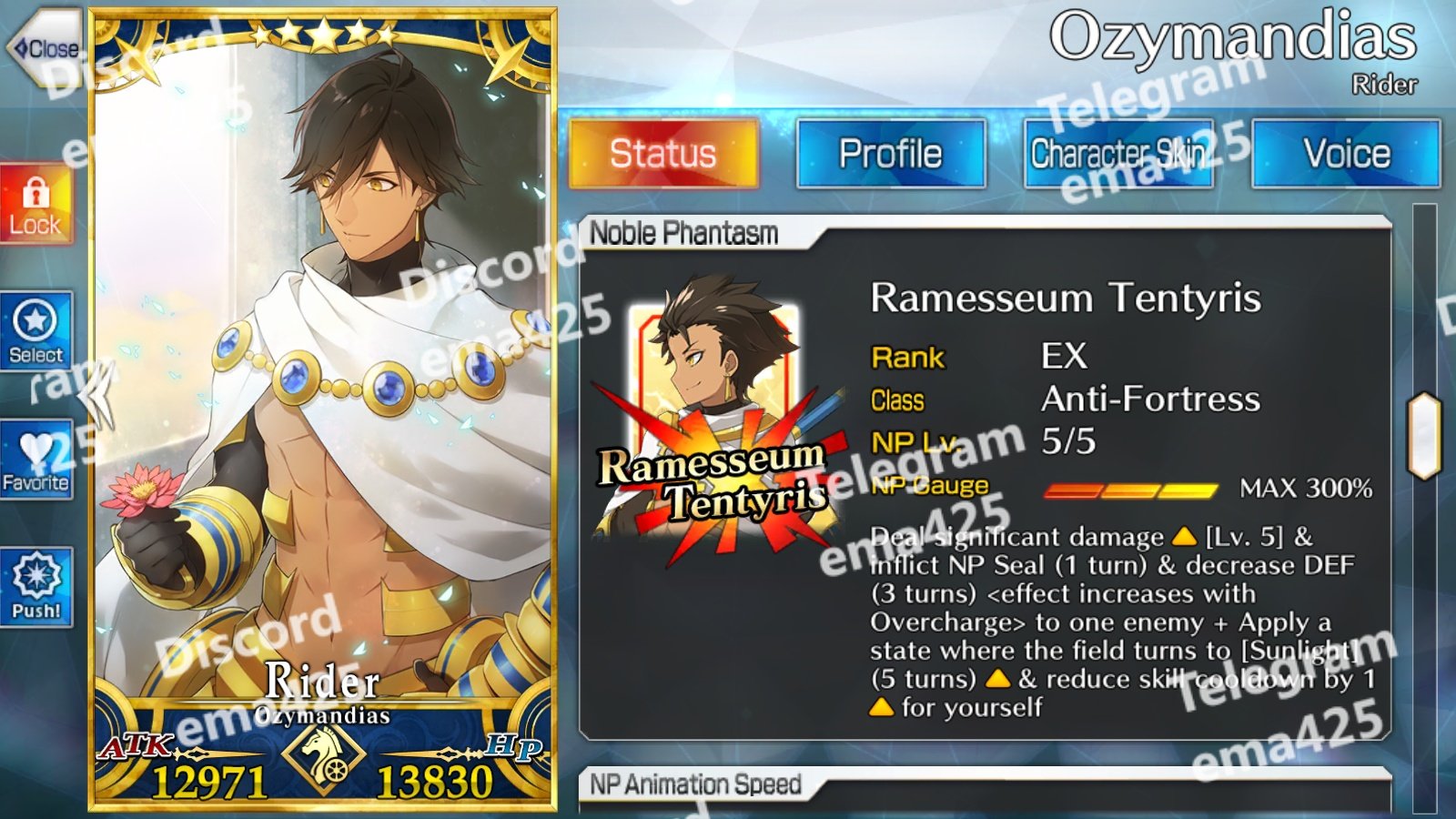
Task: Close the servant details screen
Action: click(44, 48)
